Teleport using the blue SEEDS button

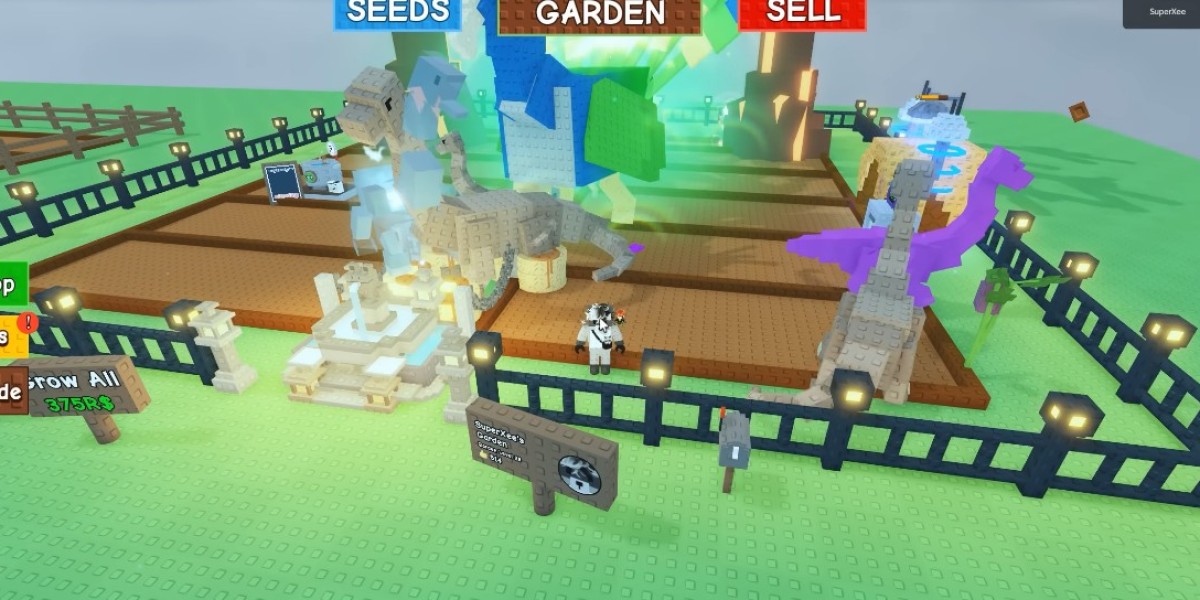[x=397, y=13]
